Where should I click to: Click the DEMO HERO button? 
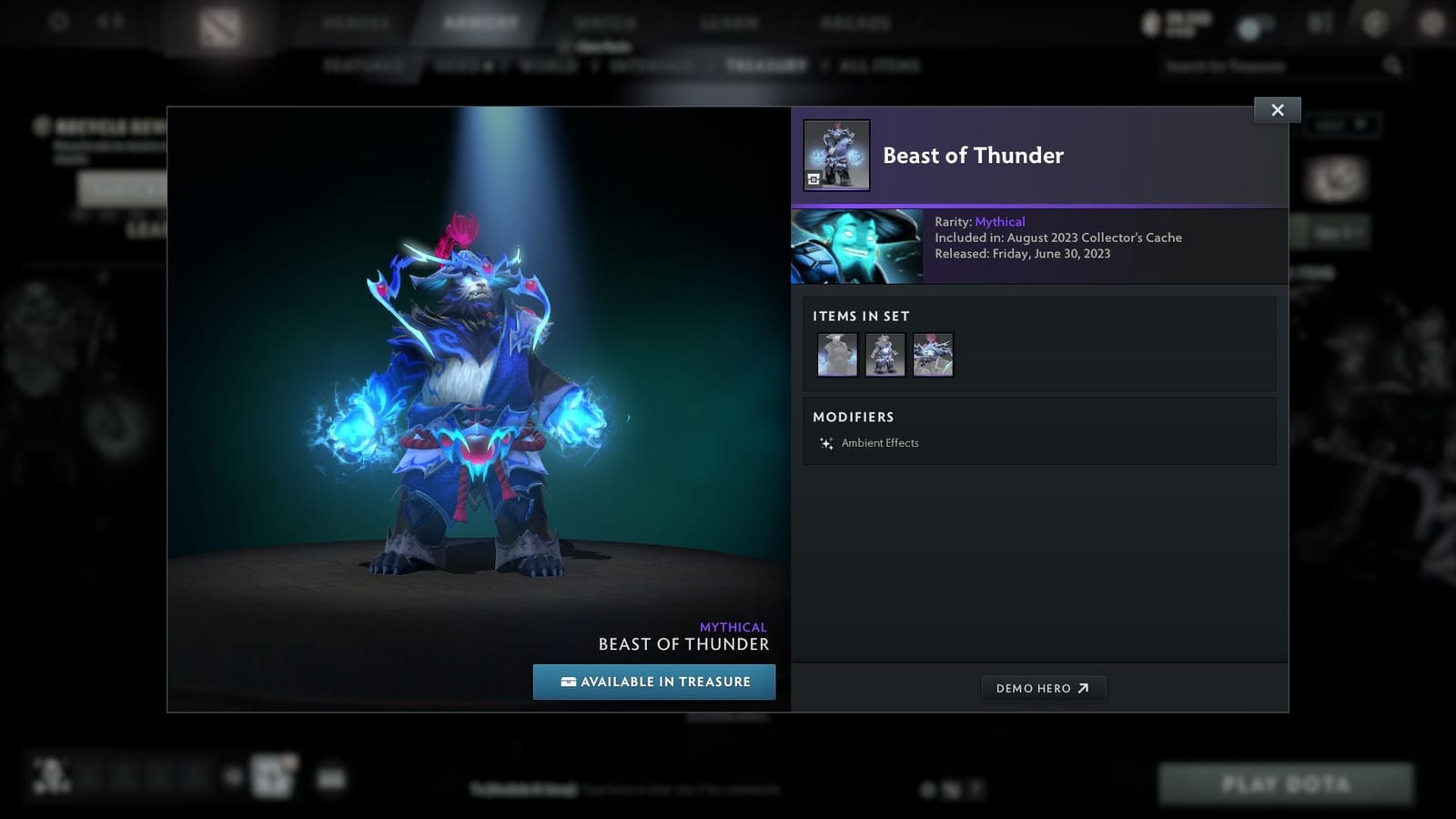[1044, 688]
